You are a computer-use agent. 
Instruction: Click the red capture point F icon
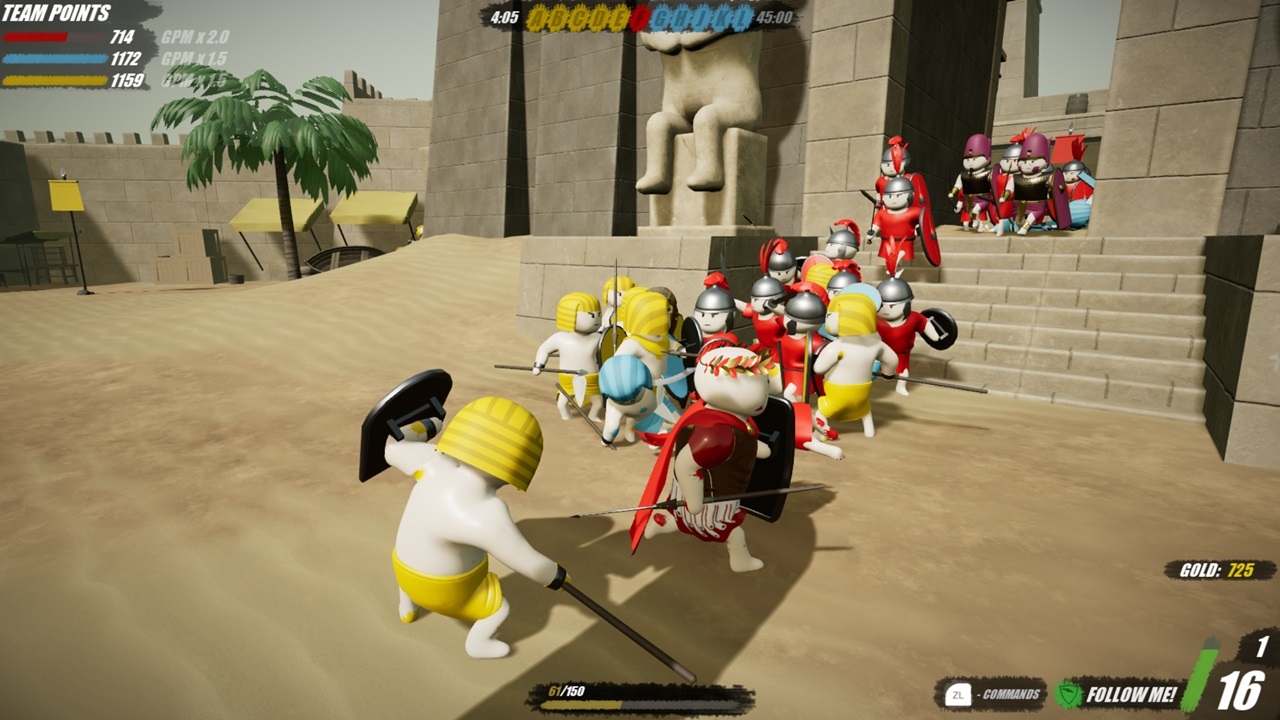tap(641, 18)
